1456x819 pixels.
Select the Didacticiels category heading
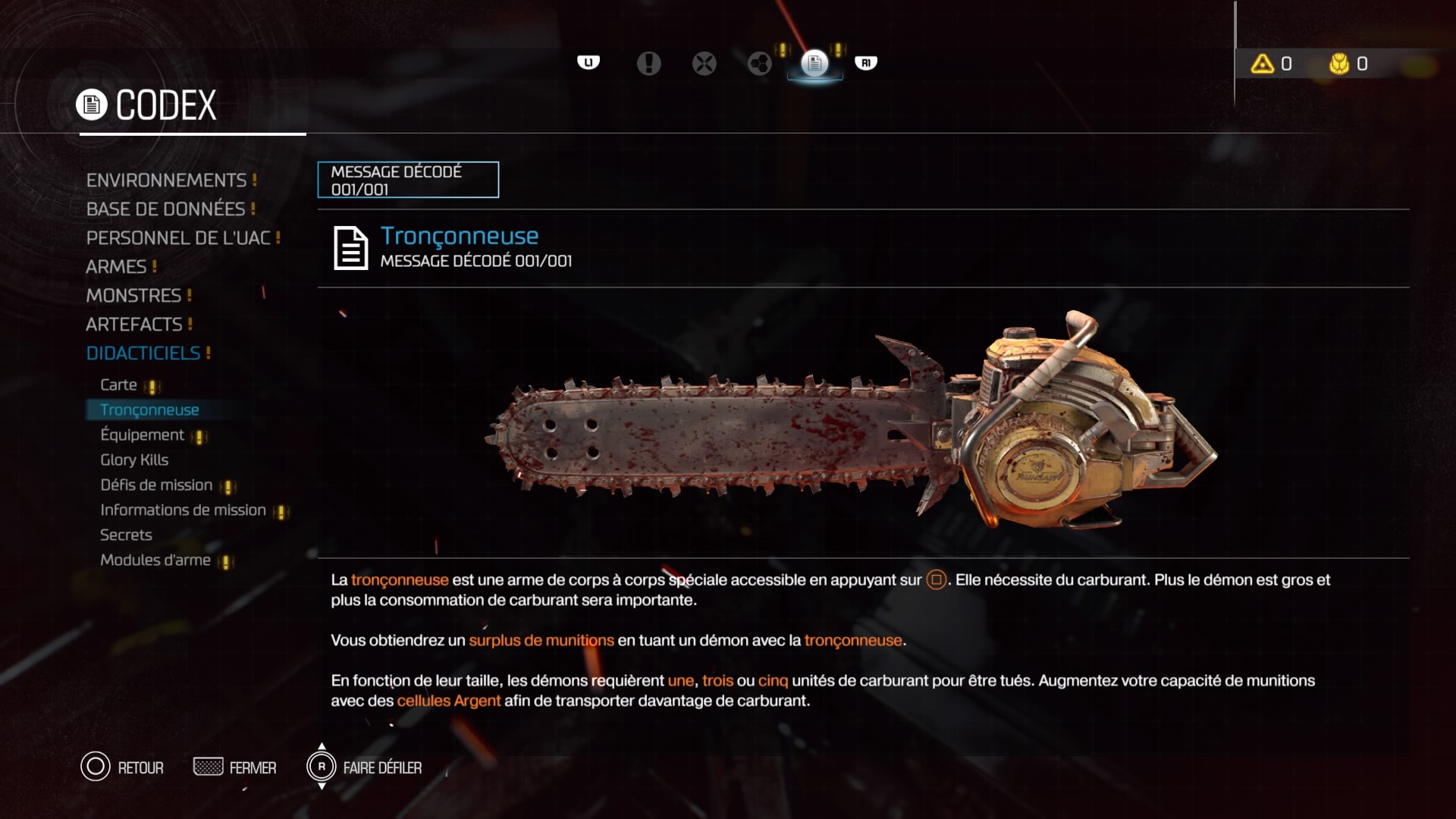tap(143, 353)
